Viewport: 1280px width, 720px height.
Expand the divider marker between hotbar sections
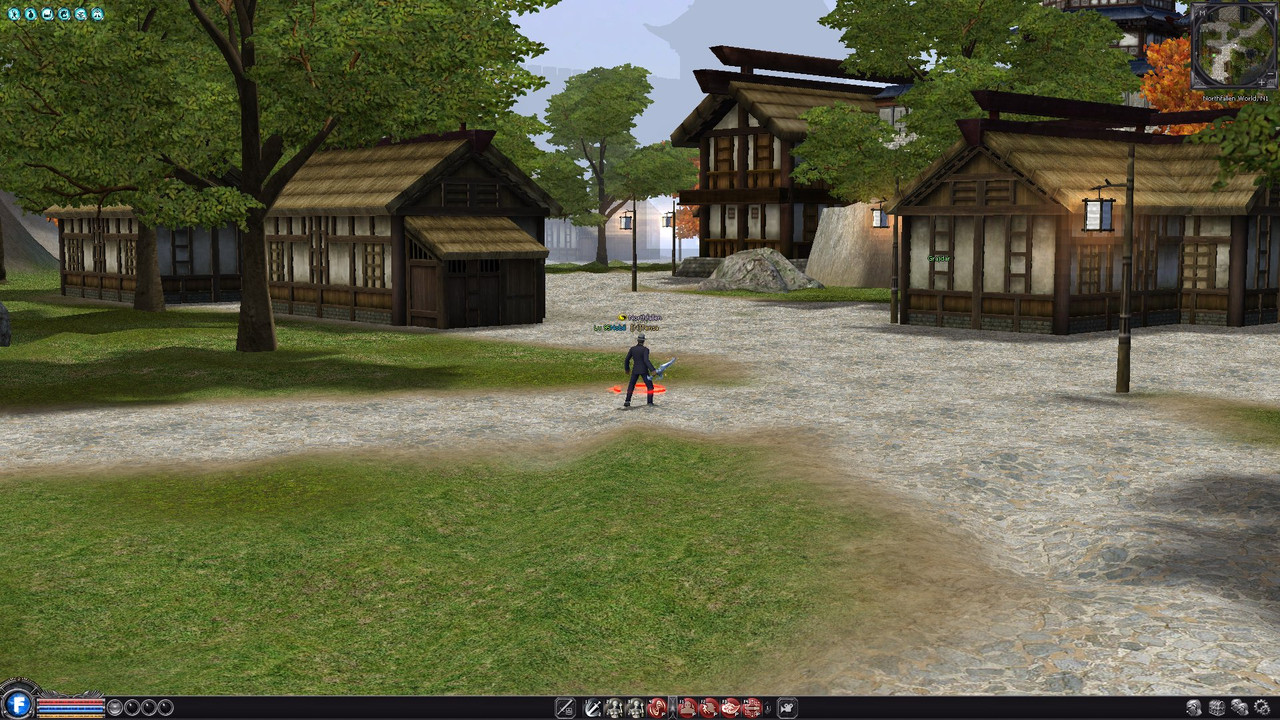pos(672,708)
